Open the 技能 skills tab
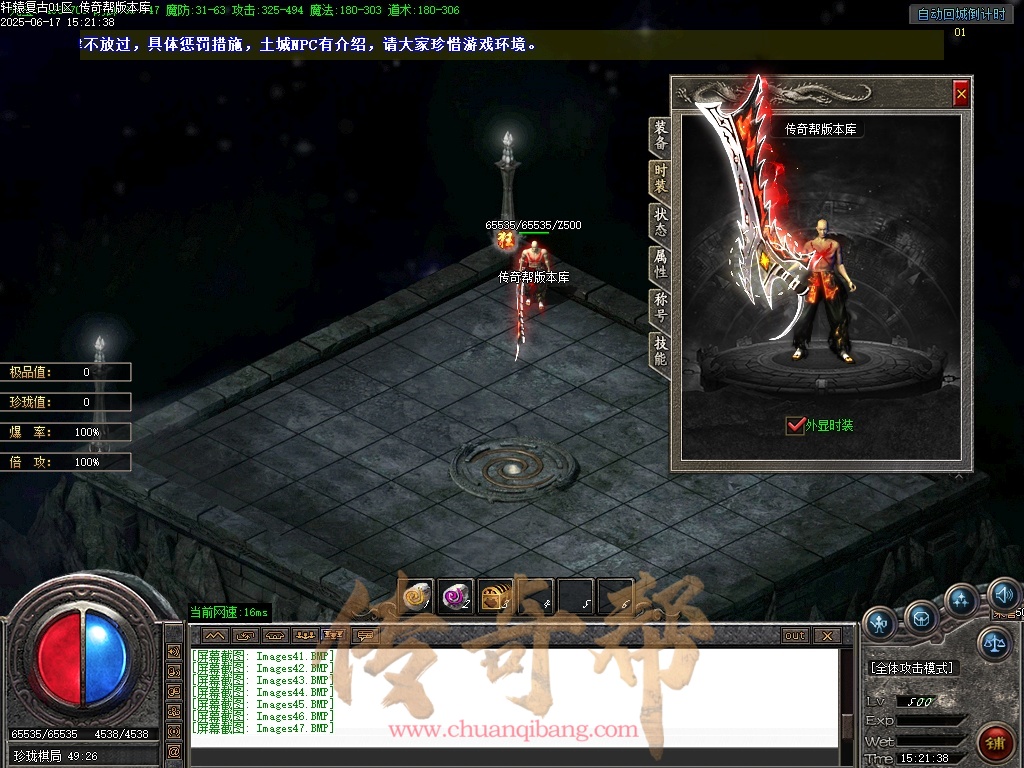Image resolution: width=1024 pixels, height=768 pixels. (x=660, y=351)
